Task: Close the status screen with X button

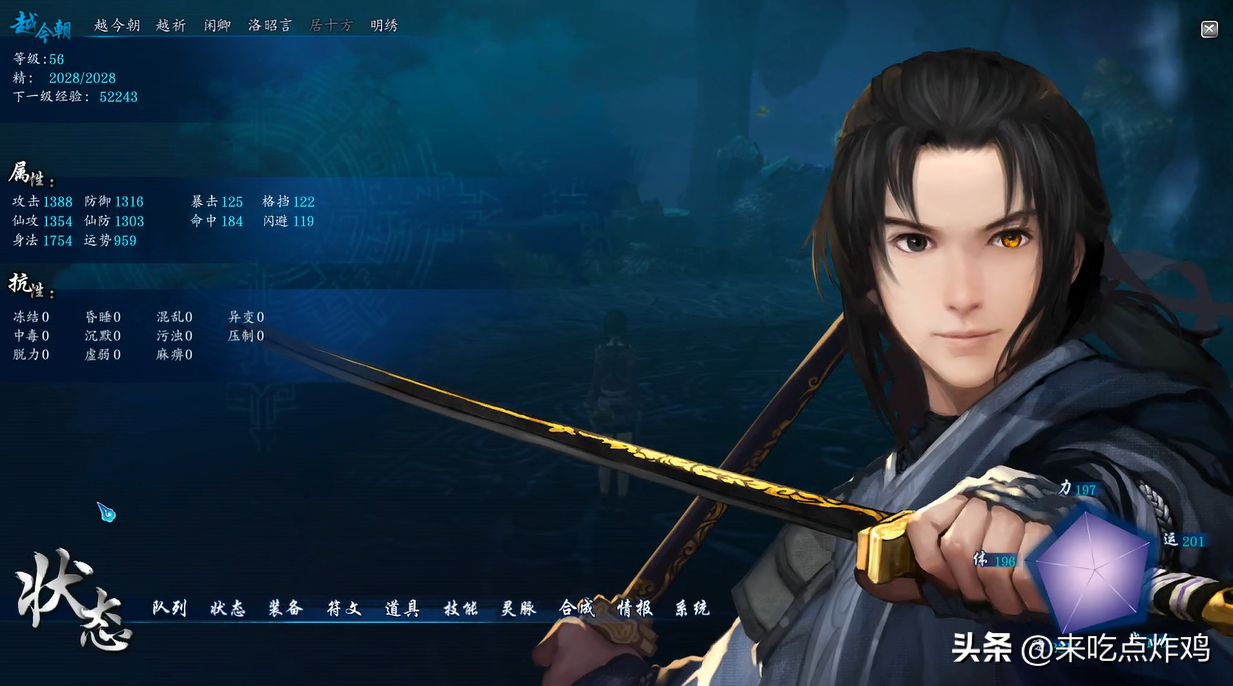Action: [x=1209, y=30]
